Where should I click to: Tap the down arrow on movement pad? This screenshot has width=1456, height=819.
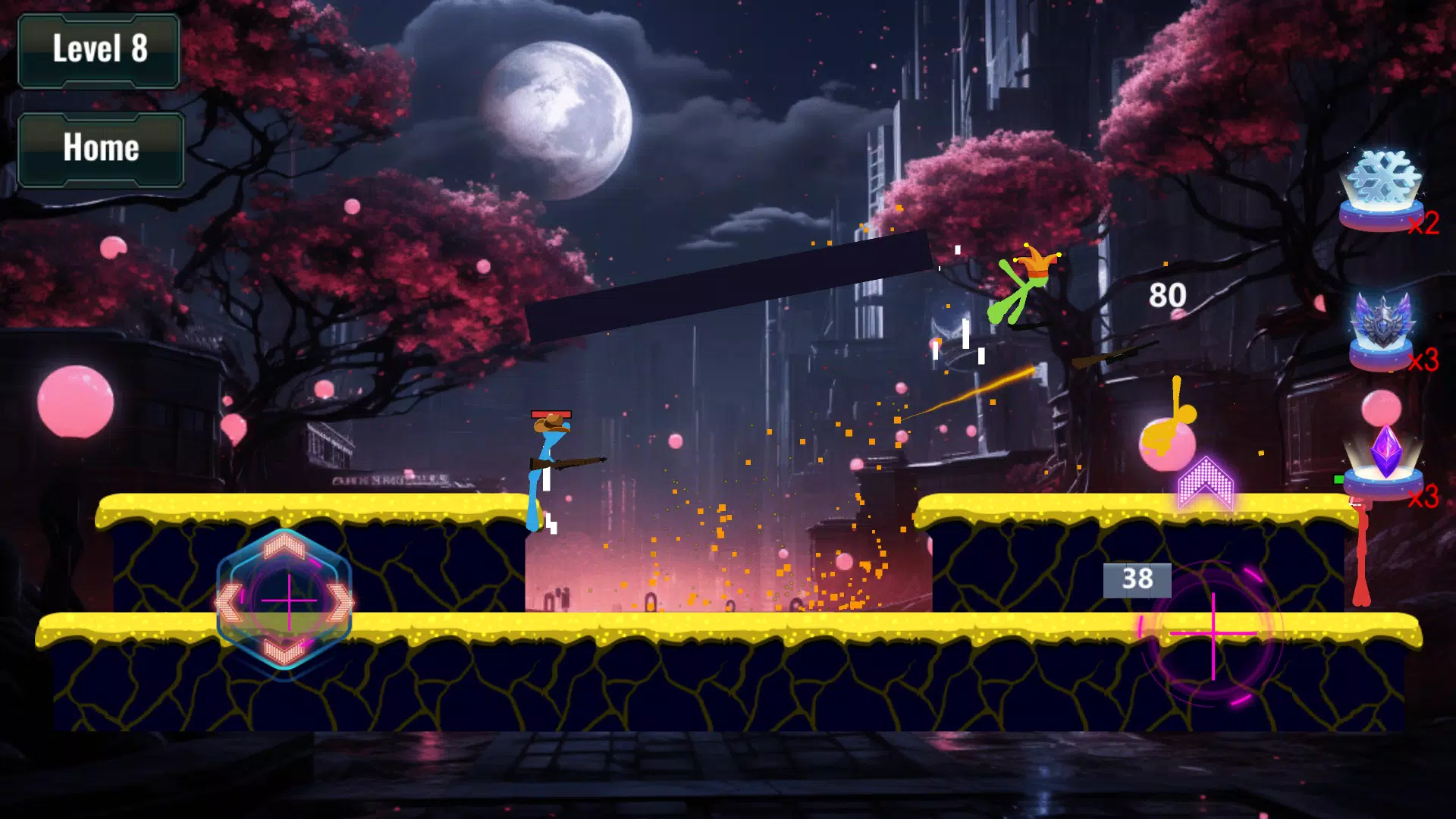[284, 652]
